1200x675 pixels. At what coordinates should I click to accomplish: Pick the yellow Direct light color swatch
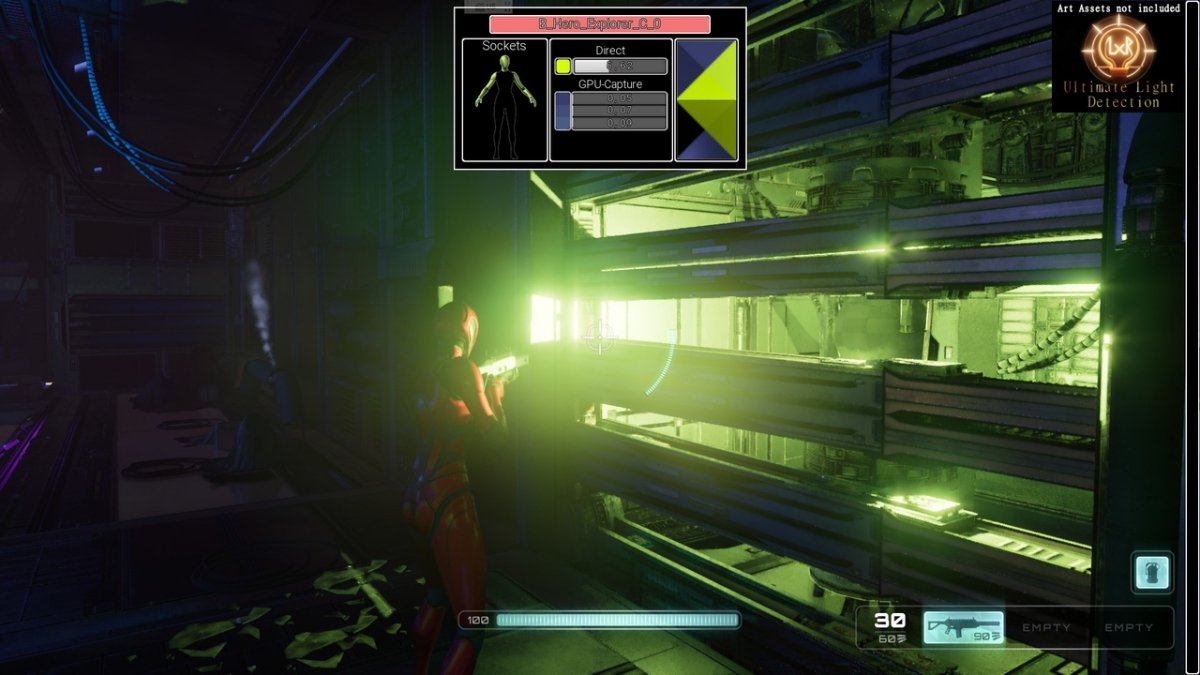(563, 66)
